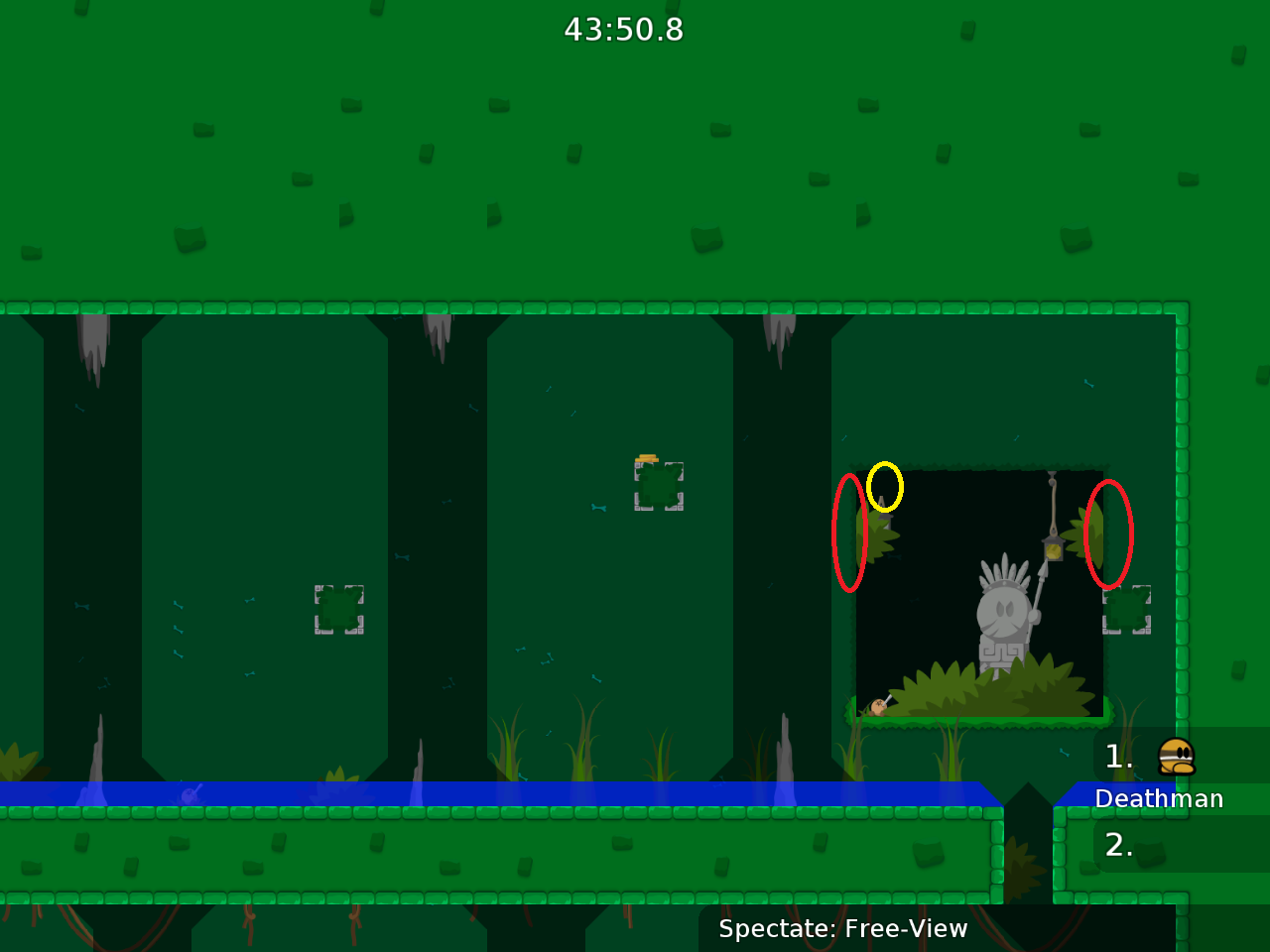The height and width of the screenshot is (952, 1270).
Task: Toggle the yellow circle marker
Action: (x=886, y=486)
